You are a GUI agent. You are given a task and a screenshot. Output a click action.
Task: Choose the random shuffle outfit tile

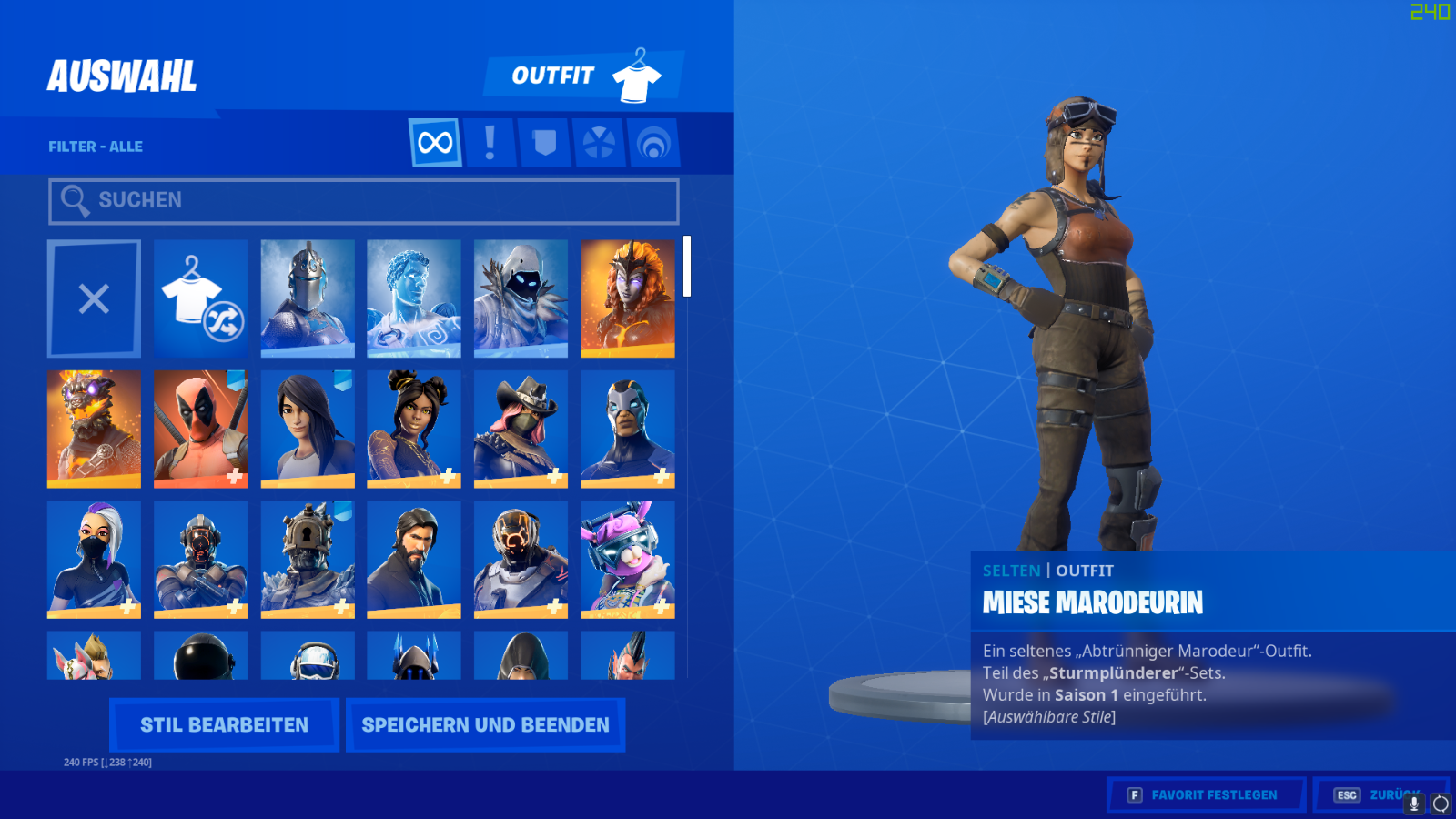[x=200, y=298]
